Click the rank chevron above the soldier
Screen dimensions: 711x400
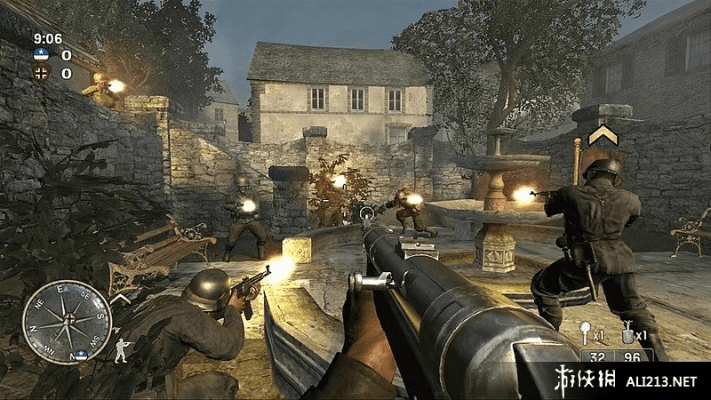point(602,136)
